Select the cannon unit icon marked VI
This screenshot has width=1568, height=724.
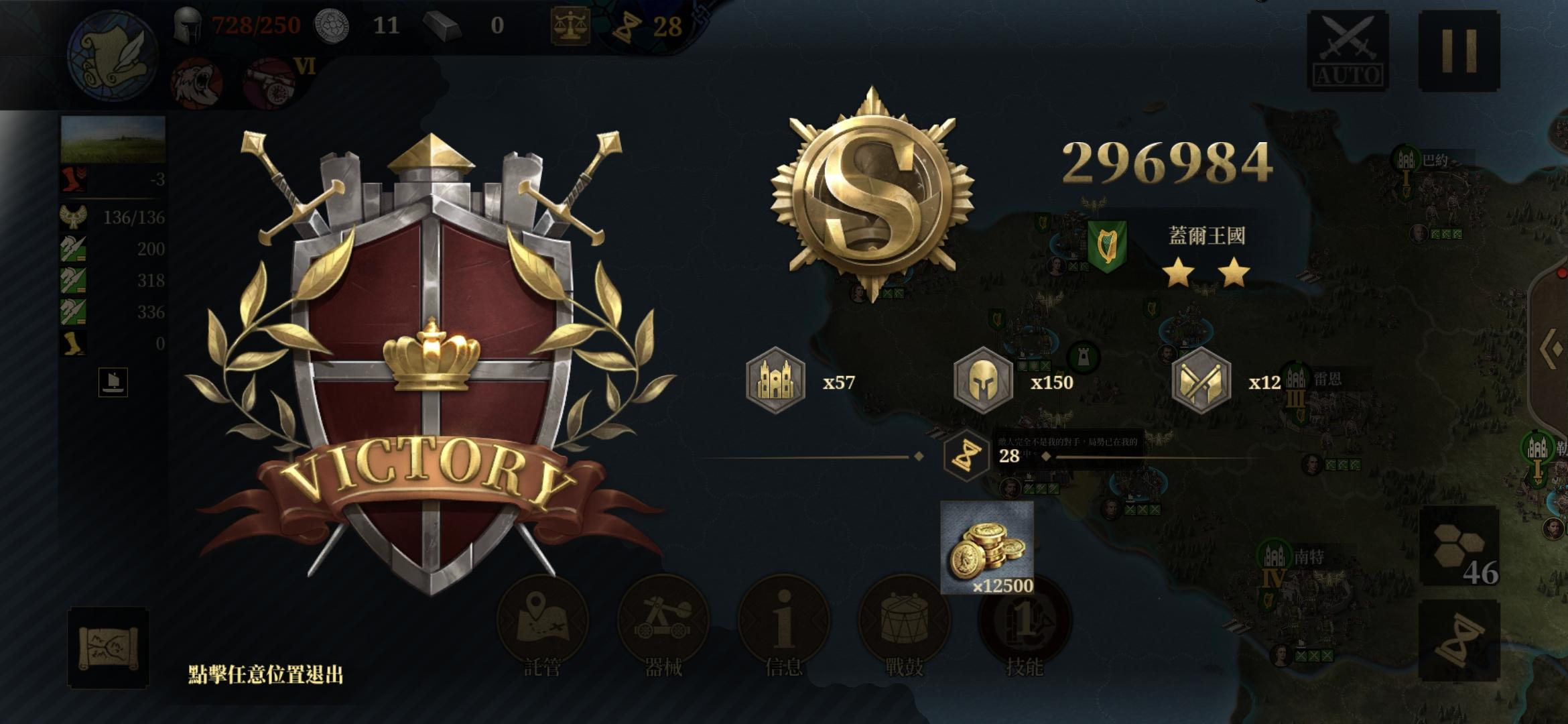click(271, 83)
